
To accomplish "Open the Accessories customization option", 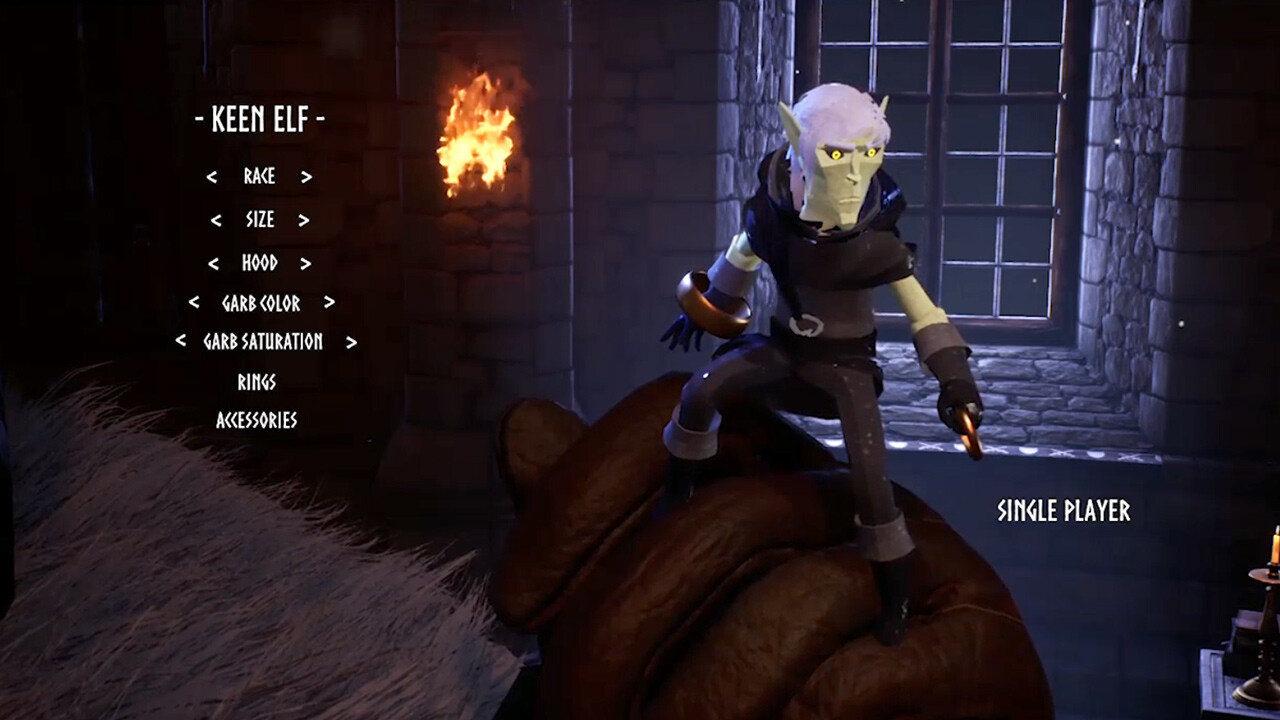I will (258, 422).
